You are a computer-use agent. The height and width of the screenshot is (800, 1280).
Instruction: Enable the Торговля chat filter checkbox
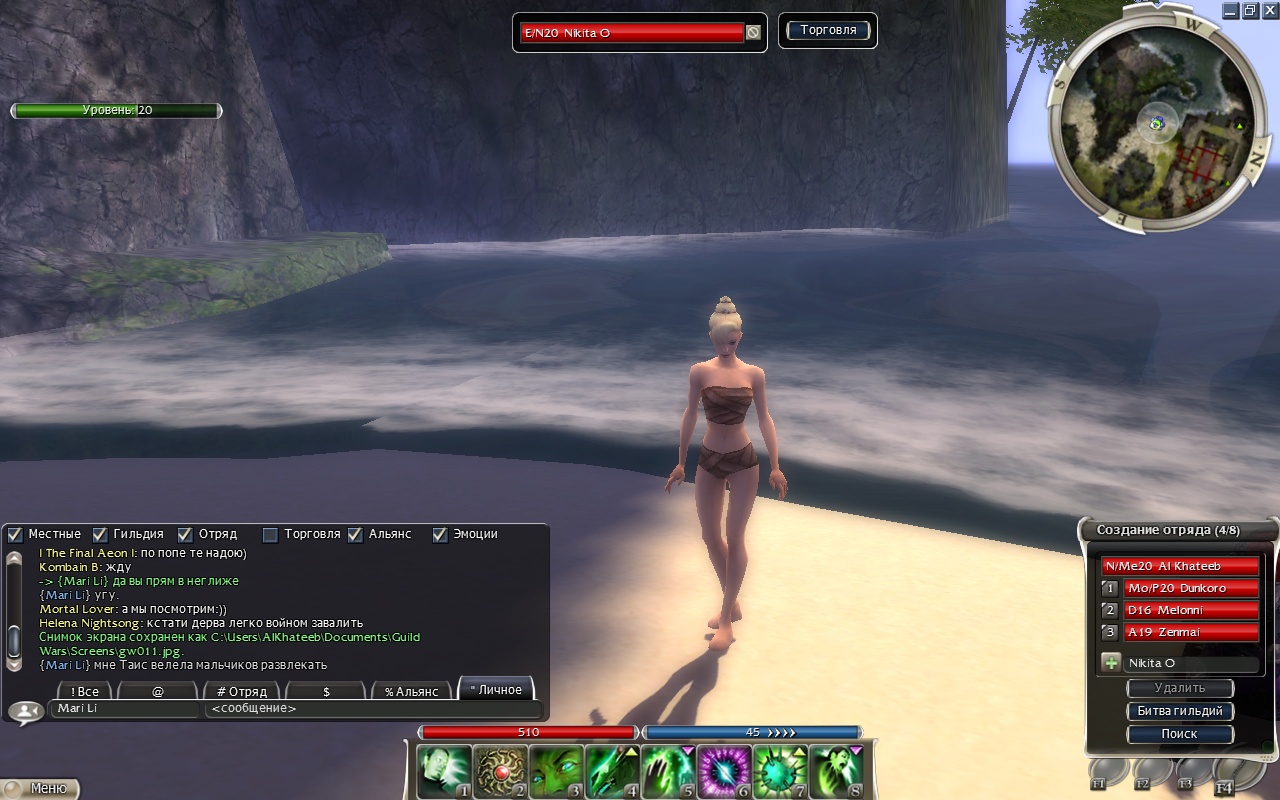tap(270, 535)
